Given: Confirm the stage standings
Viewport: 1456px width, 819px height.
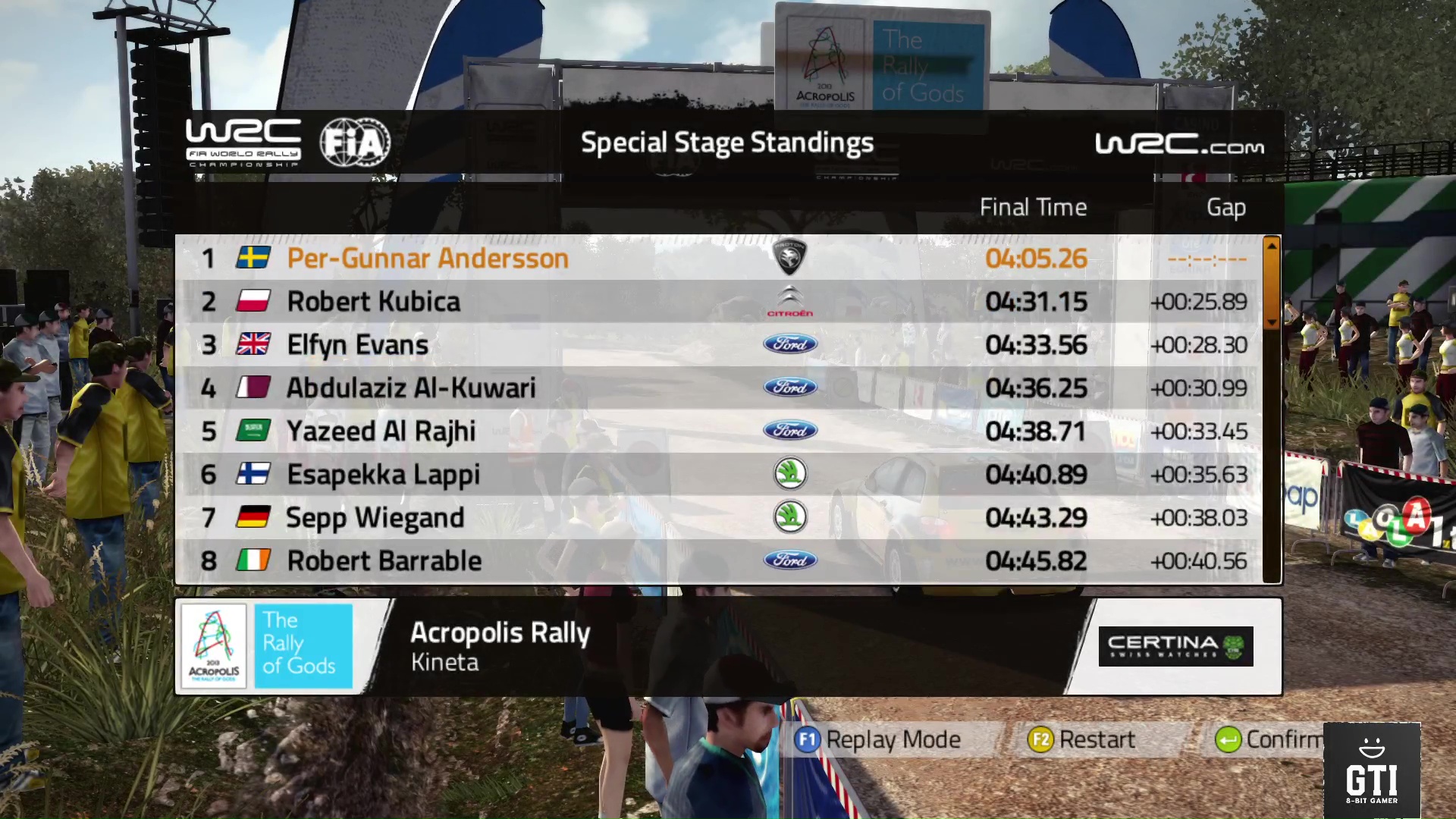Looking at the screenshot, I should (1268, 739).
